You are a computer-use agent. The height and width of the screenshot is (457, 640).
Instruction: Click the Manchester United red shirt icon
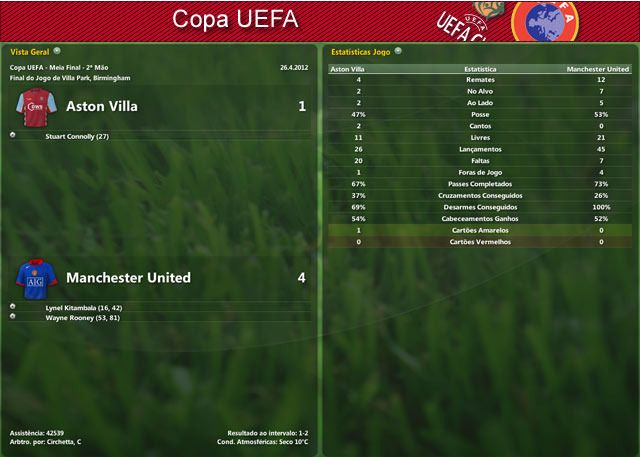[x=37, y=277]
